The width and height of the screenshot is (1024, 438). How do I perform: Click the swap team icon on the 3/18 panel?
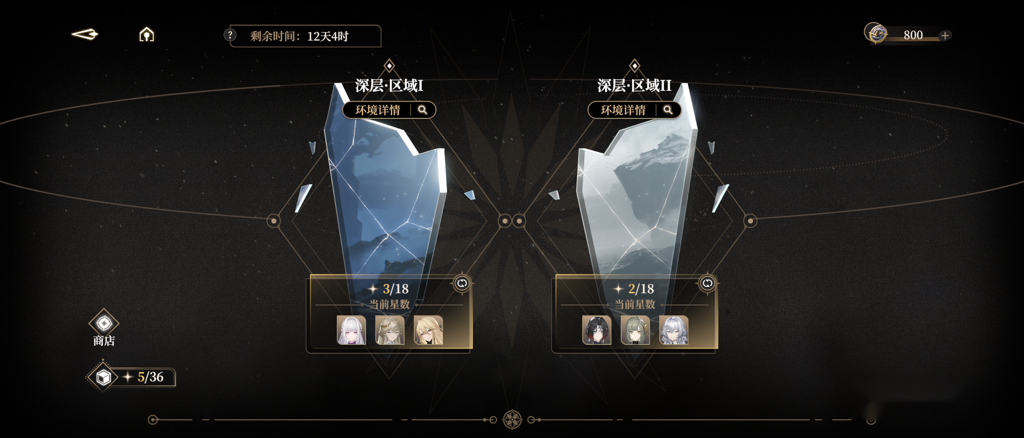(x=462, y=284)
